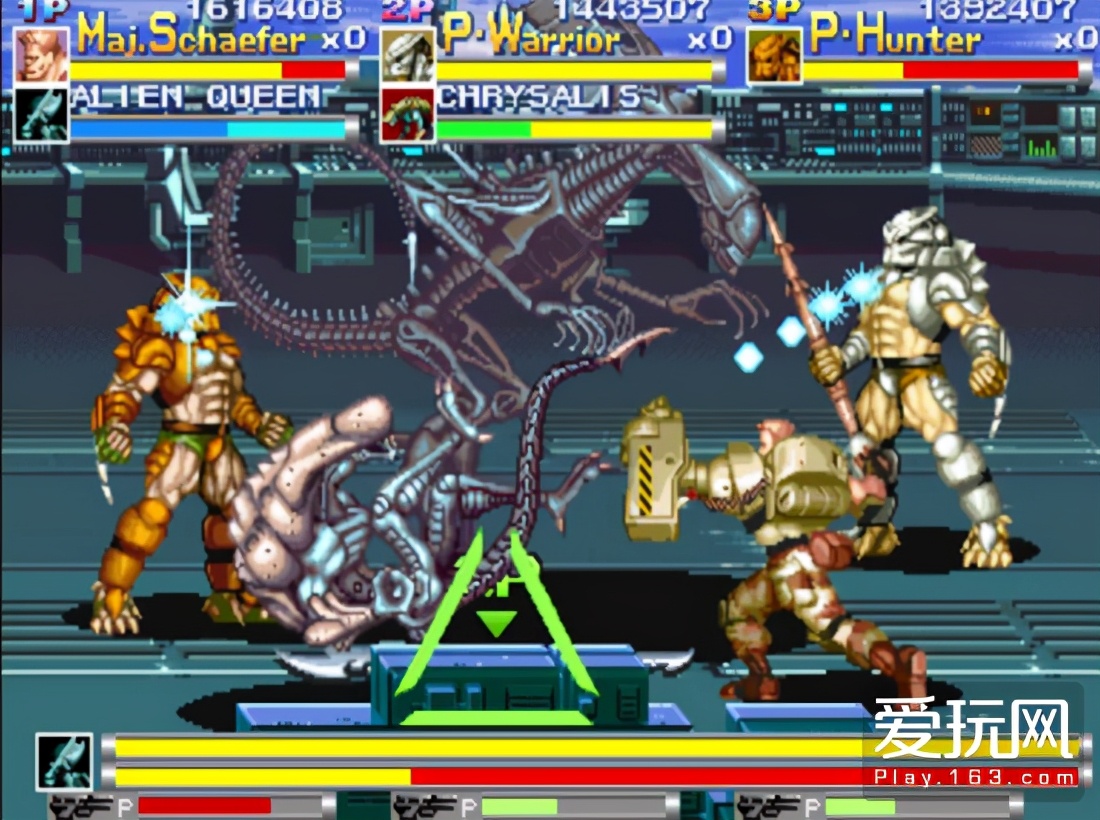Click the portrait beside the large boss health bar
This screenshot has height=820, width=1100.
click(x=65, y=762)
